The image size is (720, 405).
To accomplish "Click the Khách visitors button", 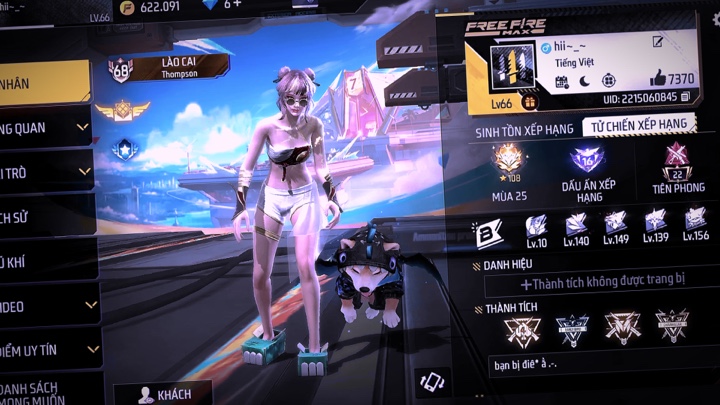I will [164, 394].
